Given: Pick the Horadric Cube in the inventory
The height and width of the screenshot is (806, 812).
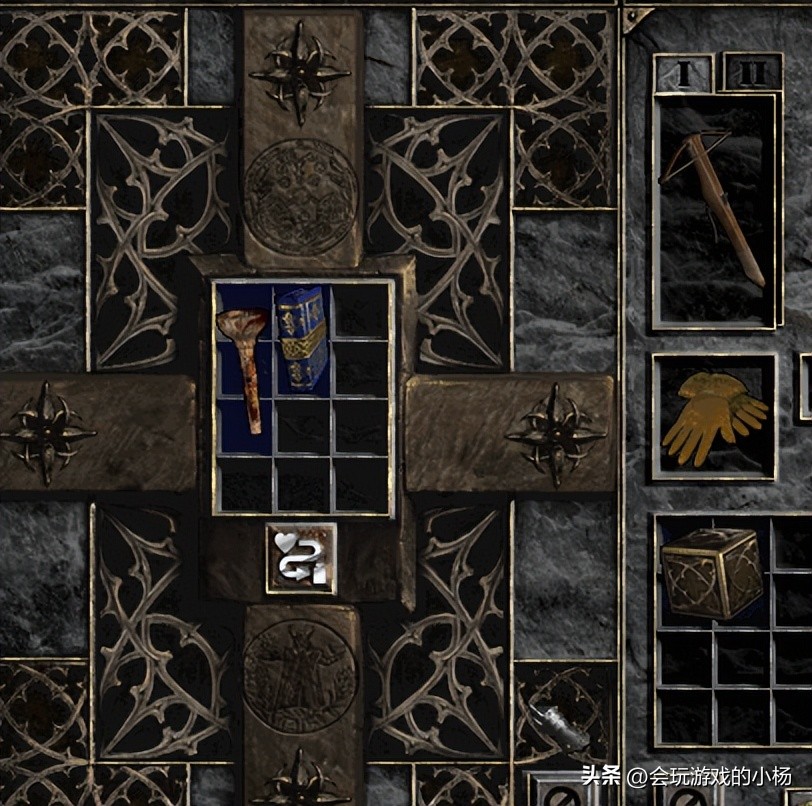Looking at the screenshot, I should [712, 572].
